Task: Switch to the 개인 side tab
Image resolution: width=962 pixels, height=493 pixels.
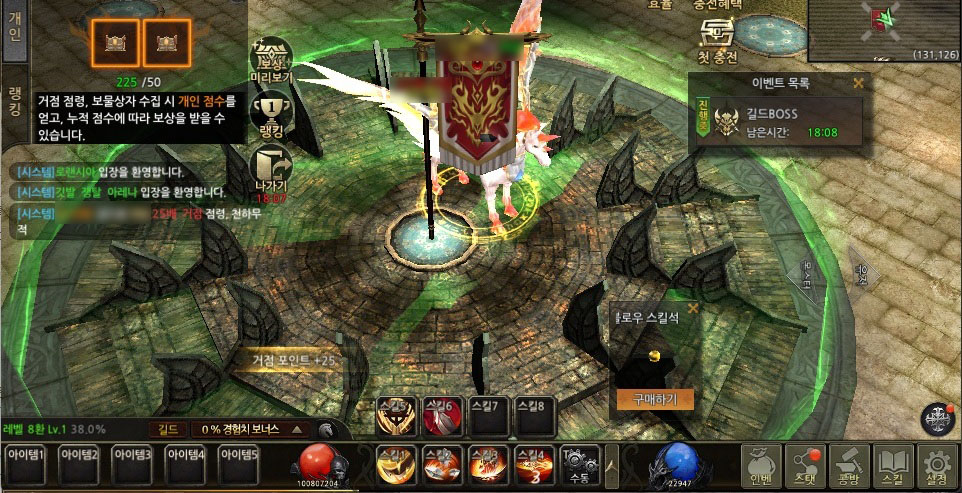Action: 15,29
